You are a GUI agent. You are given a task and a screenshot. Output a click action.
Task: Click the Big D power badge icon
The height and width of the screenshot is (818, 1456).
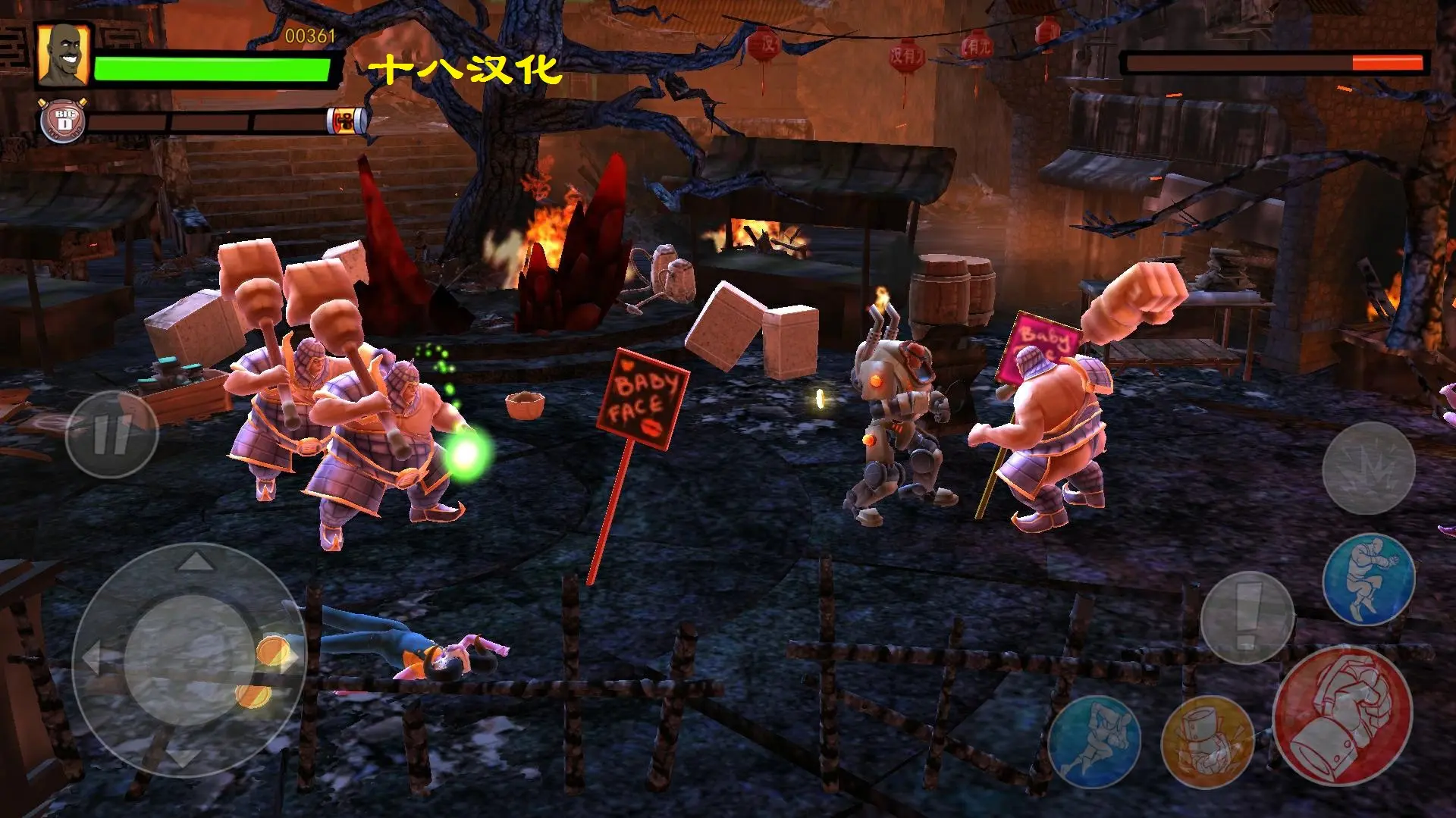[64, 121]
